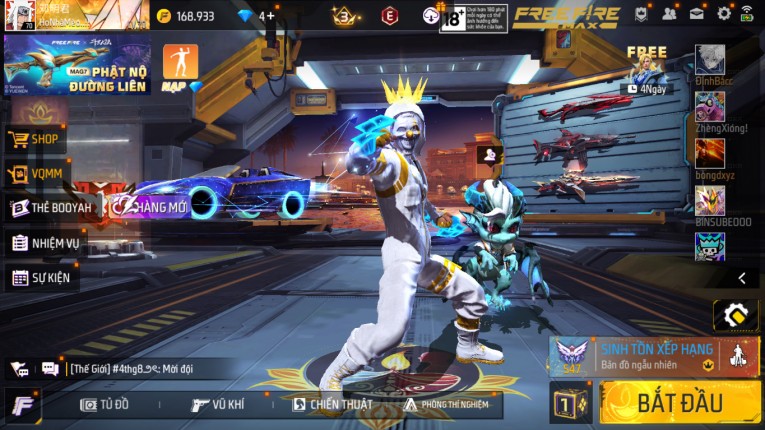Open the VQMM lucky spin
765x430 pixels.
[x=36, y=174]
